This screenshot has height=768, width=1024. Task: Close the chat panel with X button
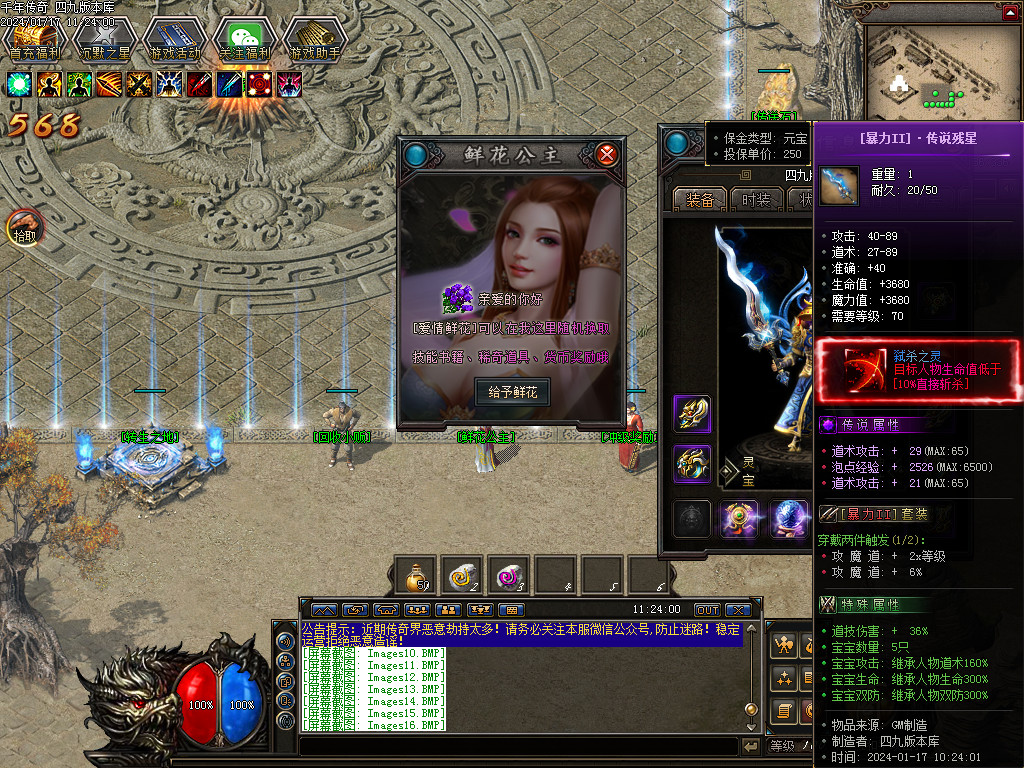click(x=738, y=609)
